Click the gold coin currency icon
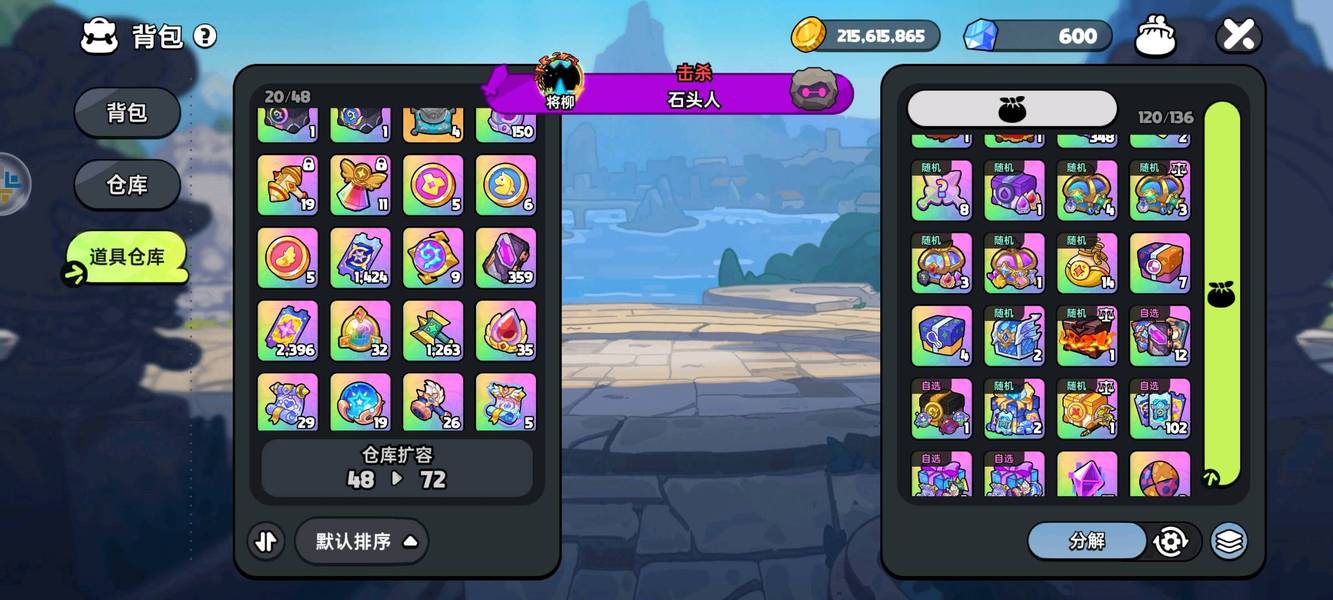The image size is (1333, 600). coord(808,35)
